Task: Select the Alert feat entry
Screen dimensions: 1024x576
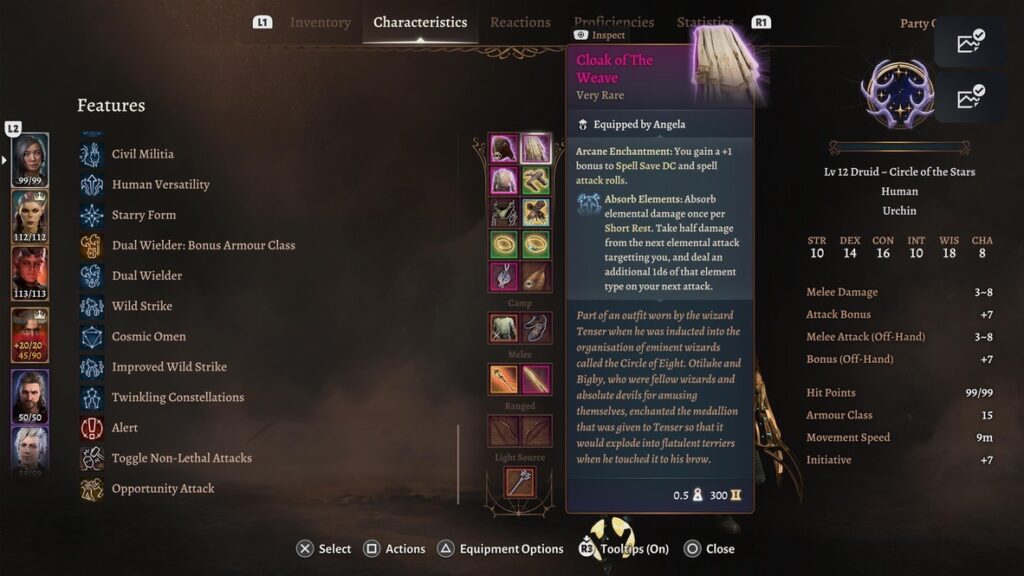Action: [125, 428]
